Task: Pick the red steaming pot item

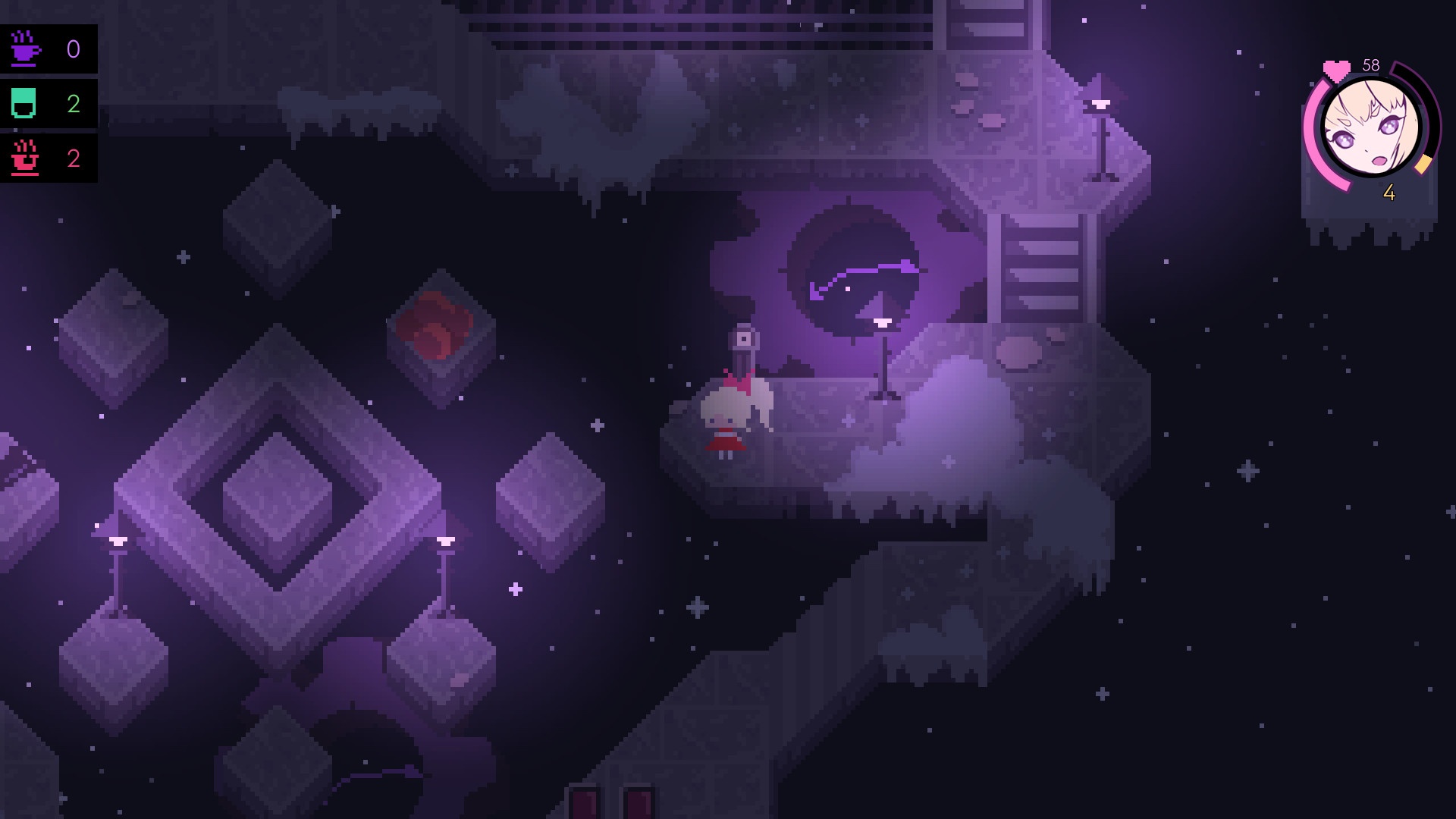Action: tap(25, 158)
